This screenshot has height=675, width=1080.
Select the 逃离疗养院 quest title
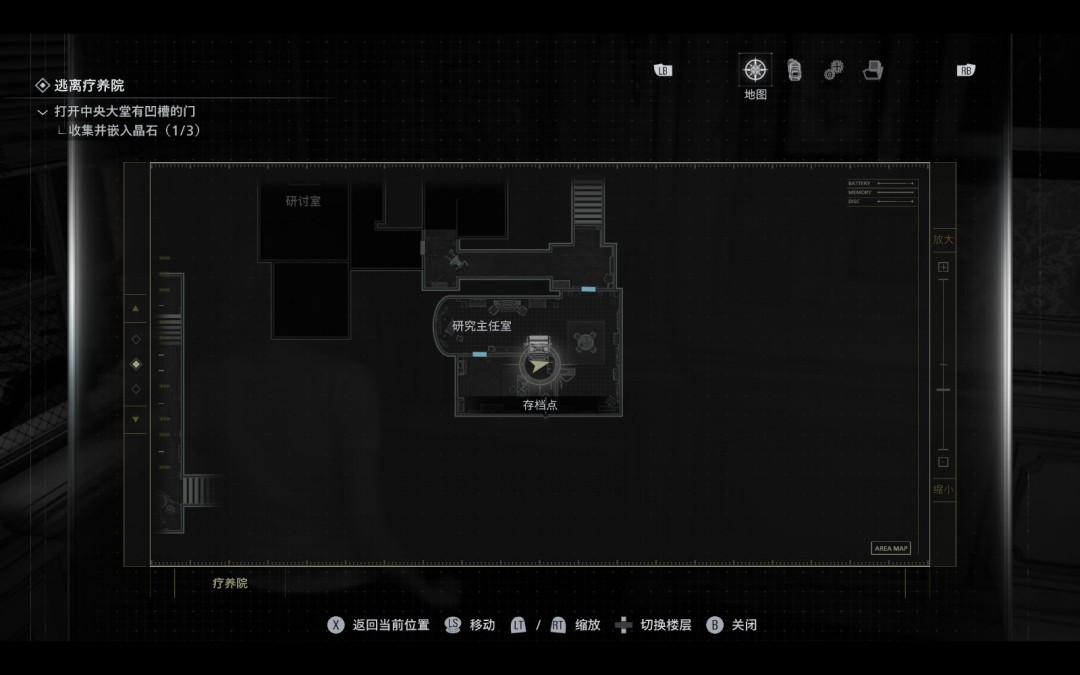point(89,86)
